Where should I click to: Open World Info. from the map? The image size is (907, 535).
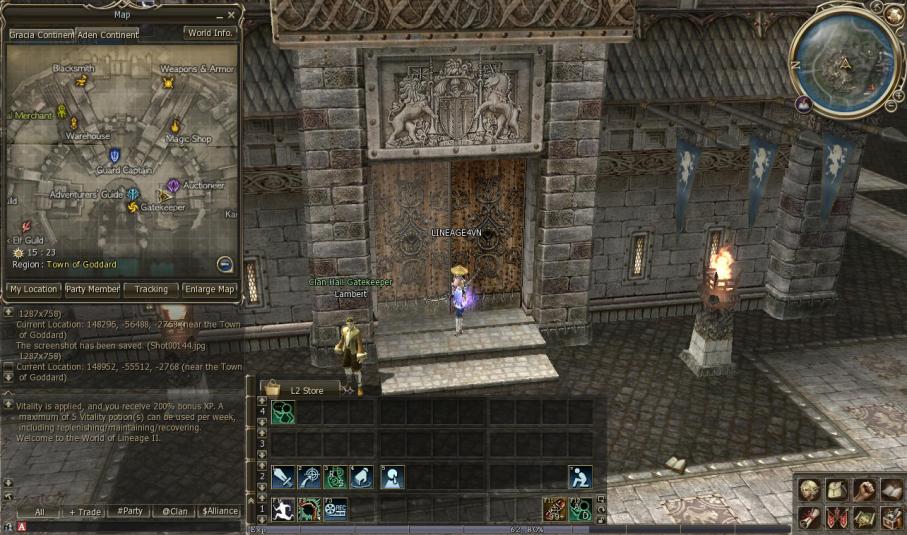(211, 33)
